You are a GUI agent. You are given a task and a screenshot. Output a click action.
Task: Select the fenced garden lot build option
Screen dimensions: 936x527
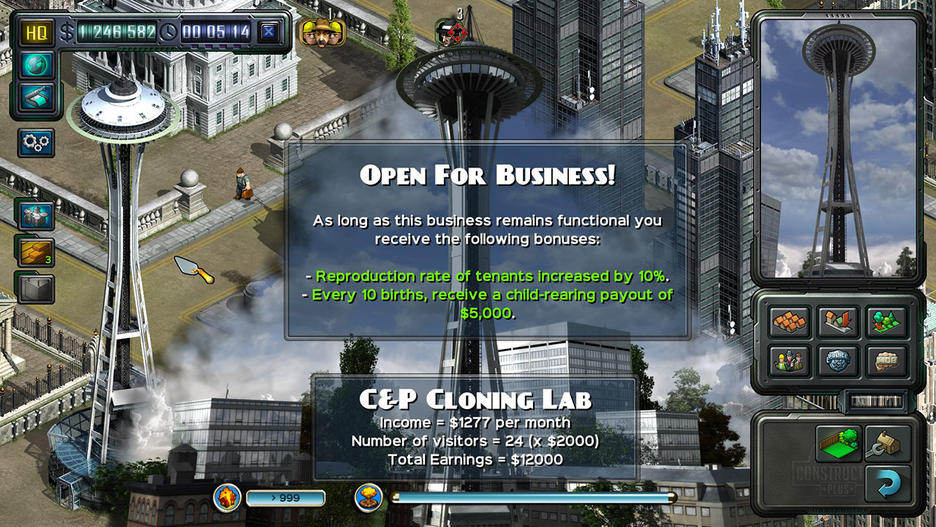838,441
